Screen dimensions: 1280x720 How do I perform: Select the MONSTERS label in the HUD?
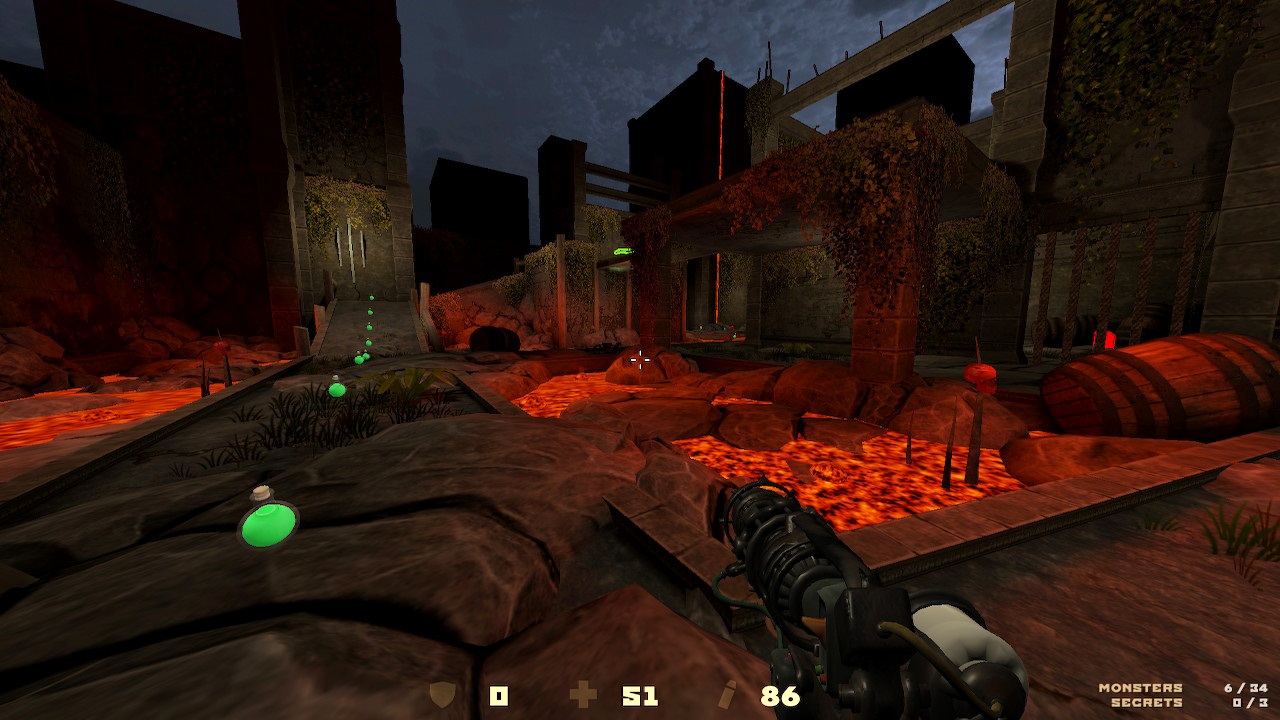point(1141,687)
